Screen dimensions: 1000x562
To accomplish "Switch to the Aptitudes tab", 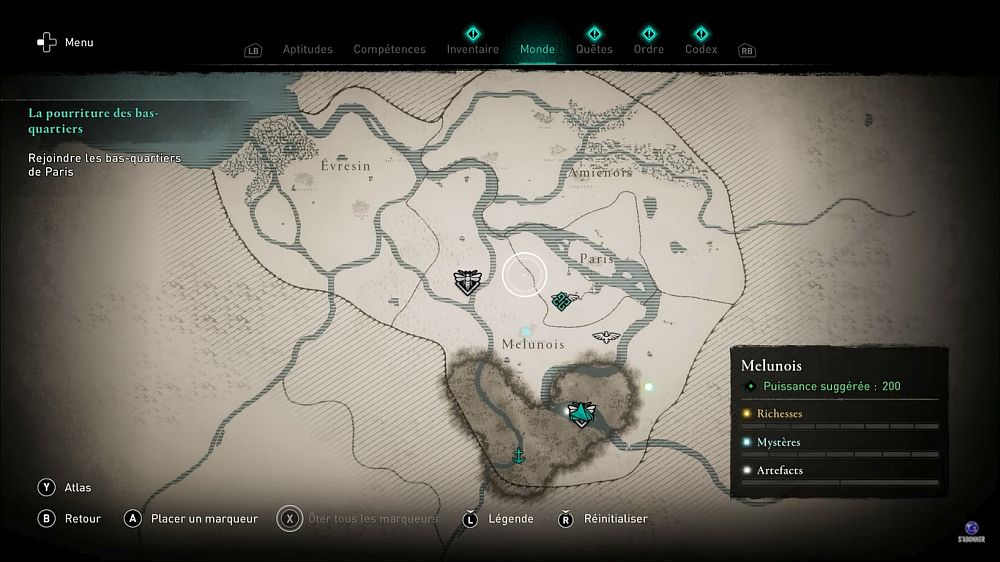I will (307, 49).
